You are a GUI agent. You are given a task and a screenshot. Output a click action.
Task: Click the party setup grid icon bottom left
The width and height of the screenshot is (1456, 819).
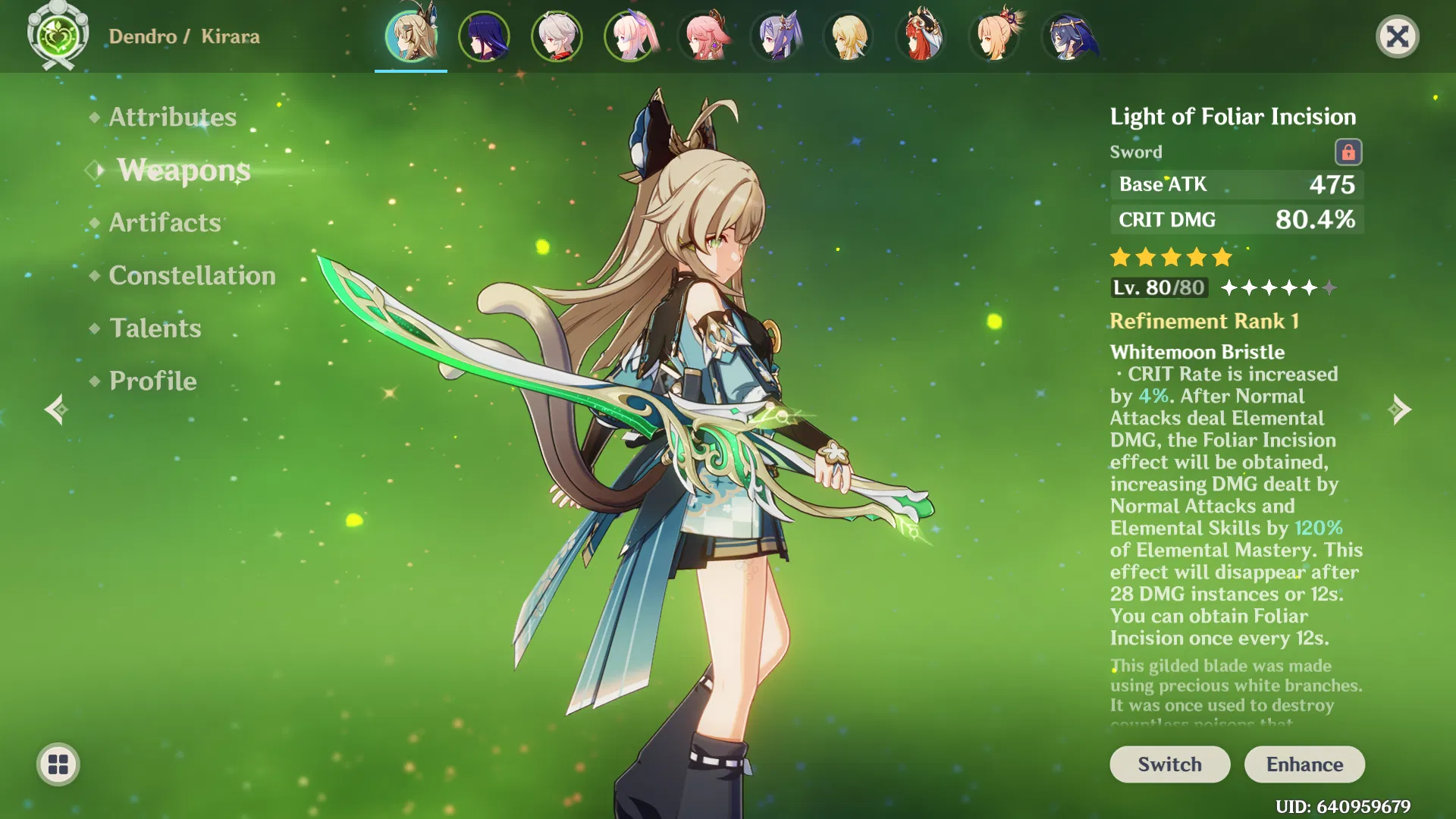[57, 764]
